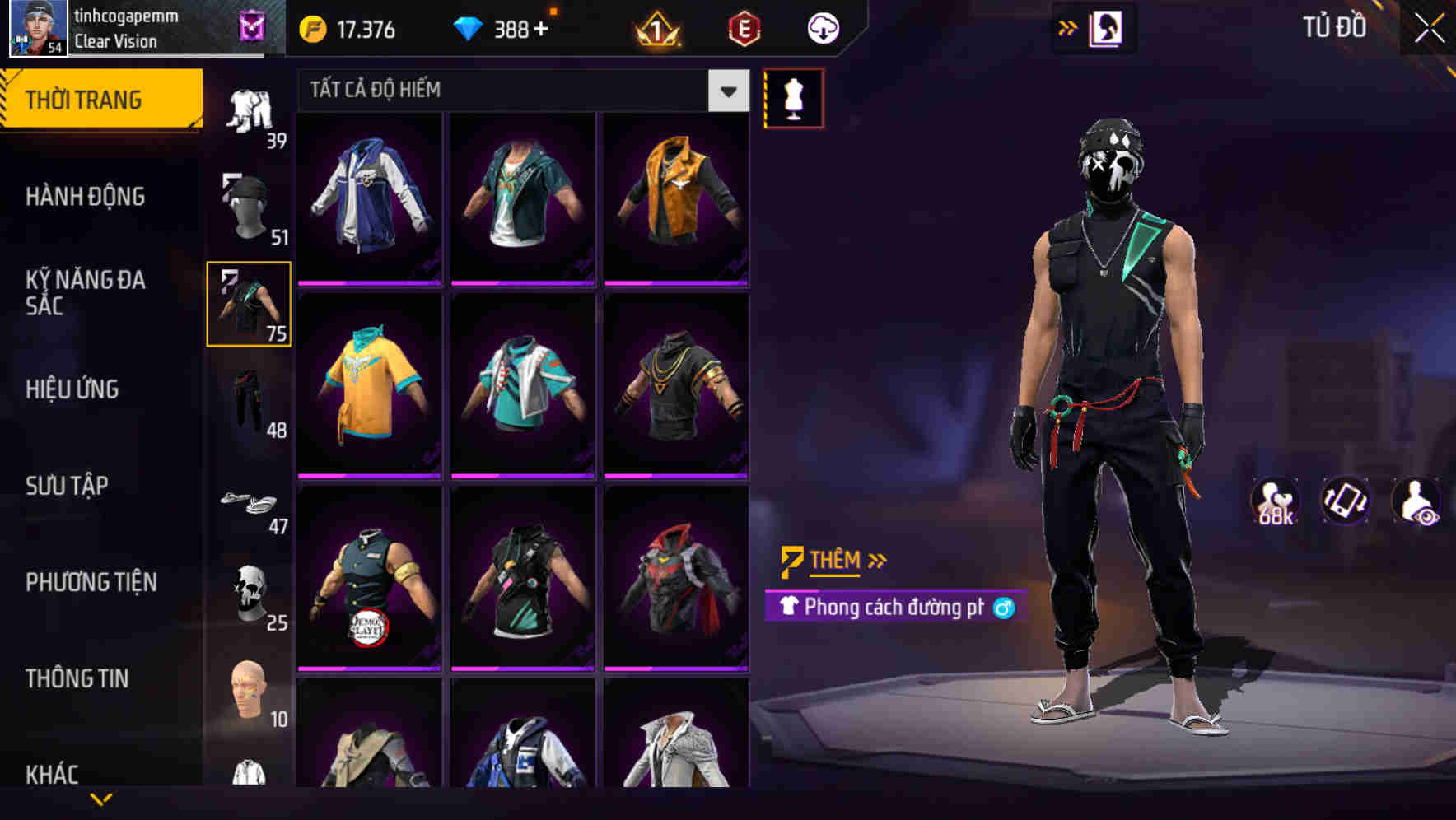
Task: Select the shirts category showing 75 items
Action: point(247,303)
